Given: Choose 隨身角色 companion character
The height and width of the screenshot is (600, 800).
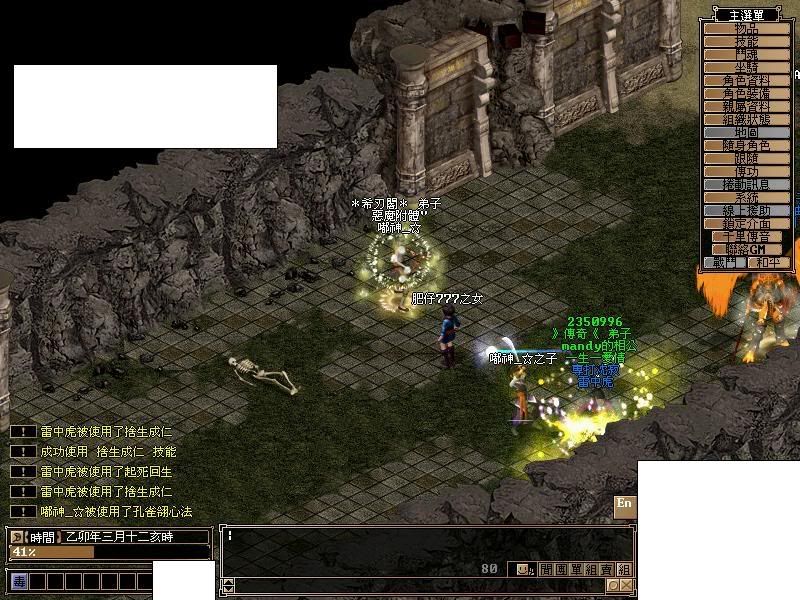Looking at the screenshot, I should click(x=747, y=146).
